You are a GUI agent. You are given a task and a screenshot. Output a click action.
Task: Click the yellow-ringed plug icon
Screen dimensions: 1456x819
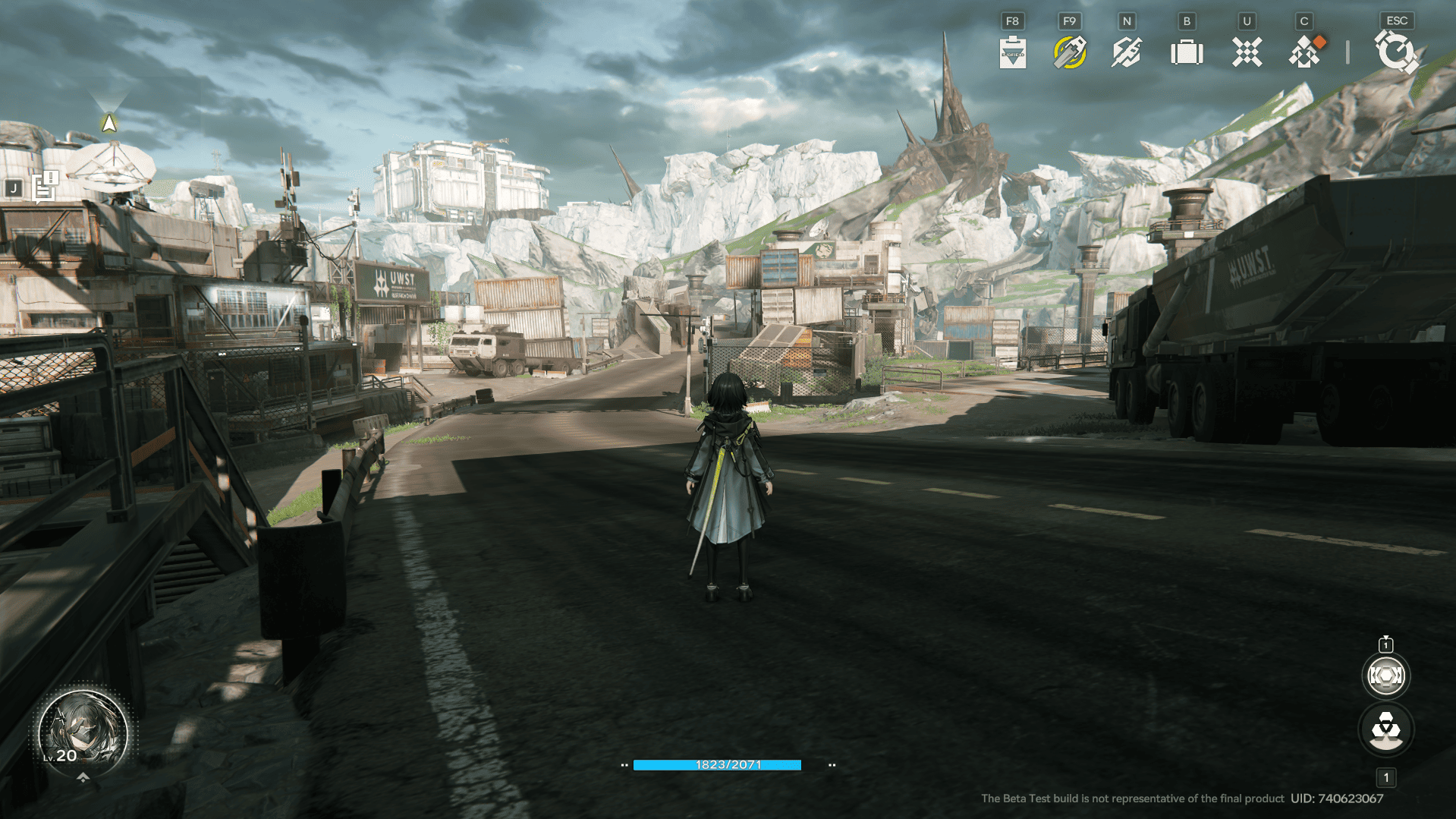tap(1069, 52)
